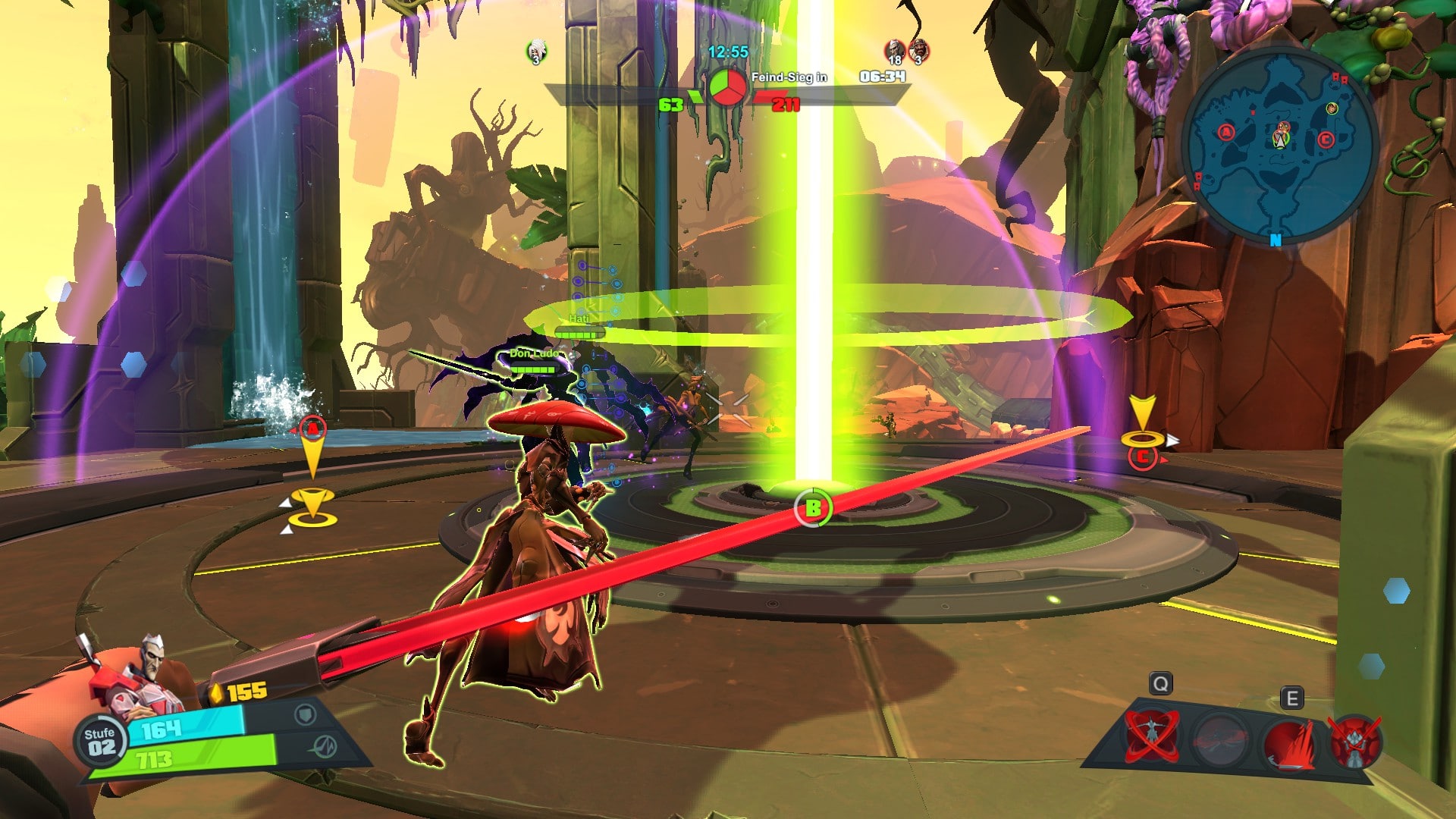Select the white-haired teammate portrait at top
This screenshot has height=819, width=1456.
point(536,51)
